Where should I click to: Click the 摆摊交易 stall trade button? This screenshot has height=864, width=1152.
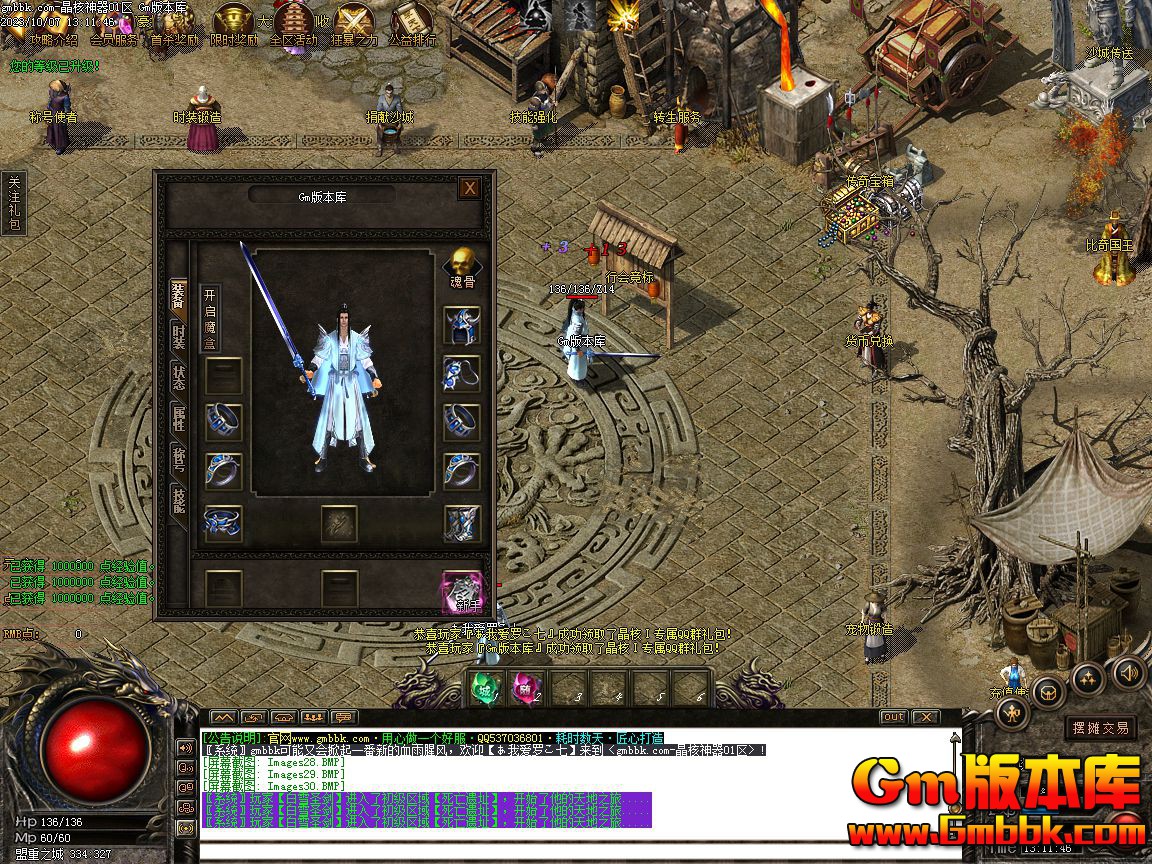(1100, 728)
